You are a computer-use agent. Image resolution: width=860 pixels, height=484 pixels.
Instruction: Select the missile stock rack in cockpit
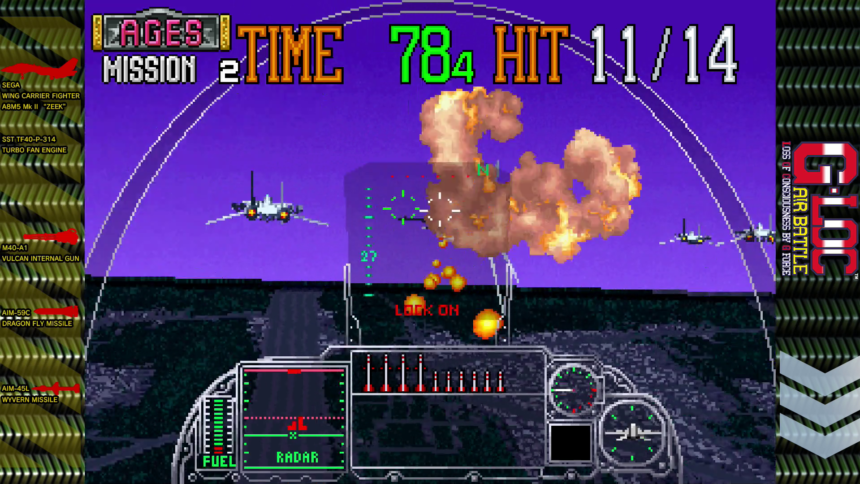point(433,373)
